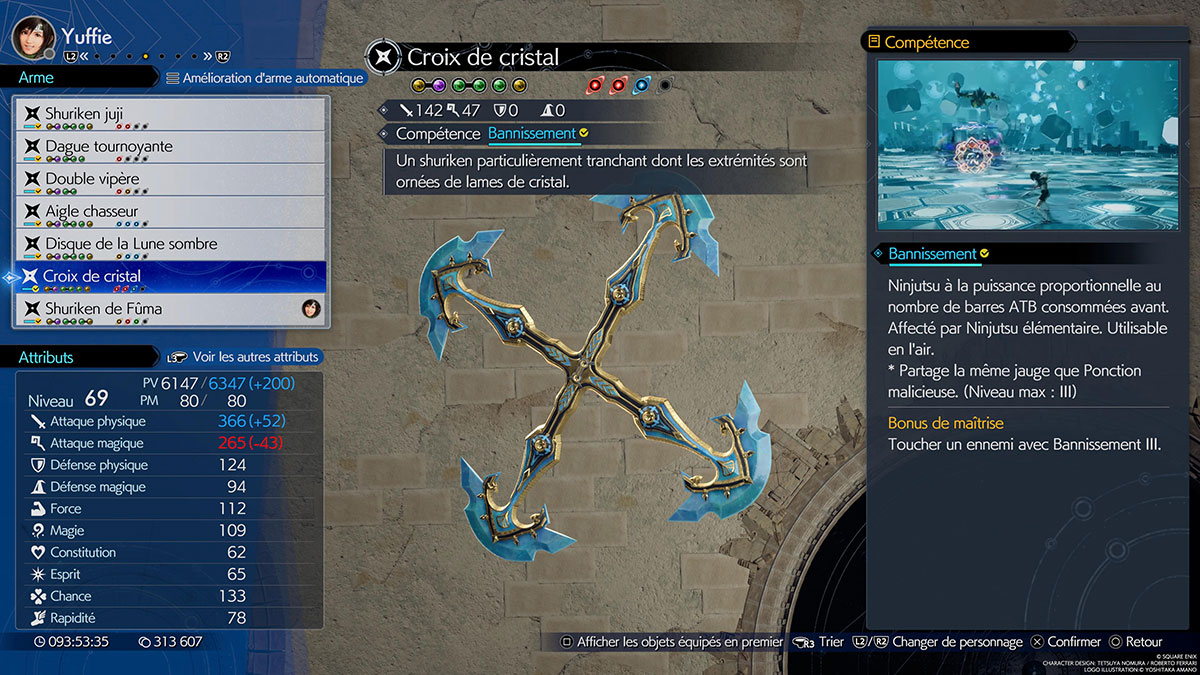Open the Bannissement skill in weapon details
The height and width of the screenshot is (675, 1200).
pos(532,133)
